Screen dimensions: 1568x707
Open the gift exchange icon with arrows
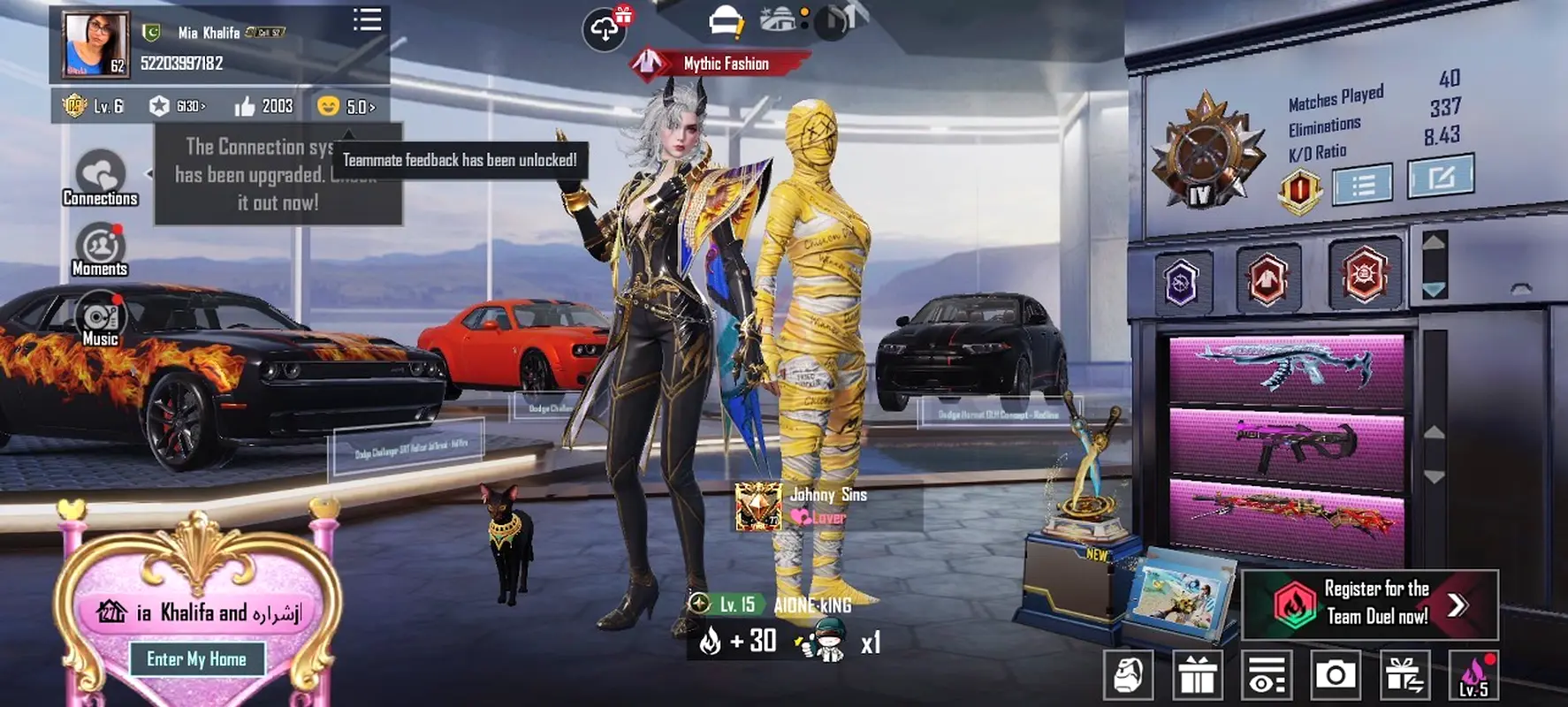pyautogui.click(x=1404, y=676)
